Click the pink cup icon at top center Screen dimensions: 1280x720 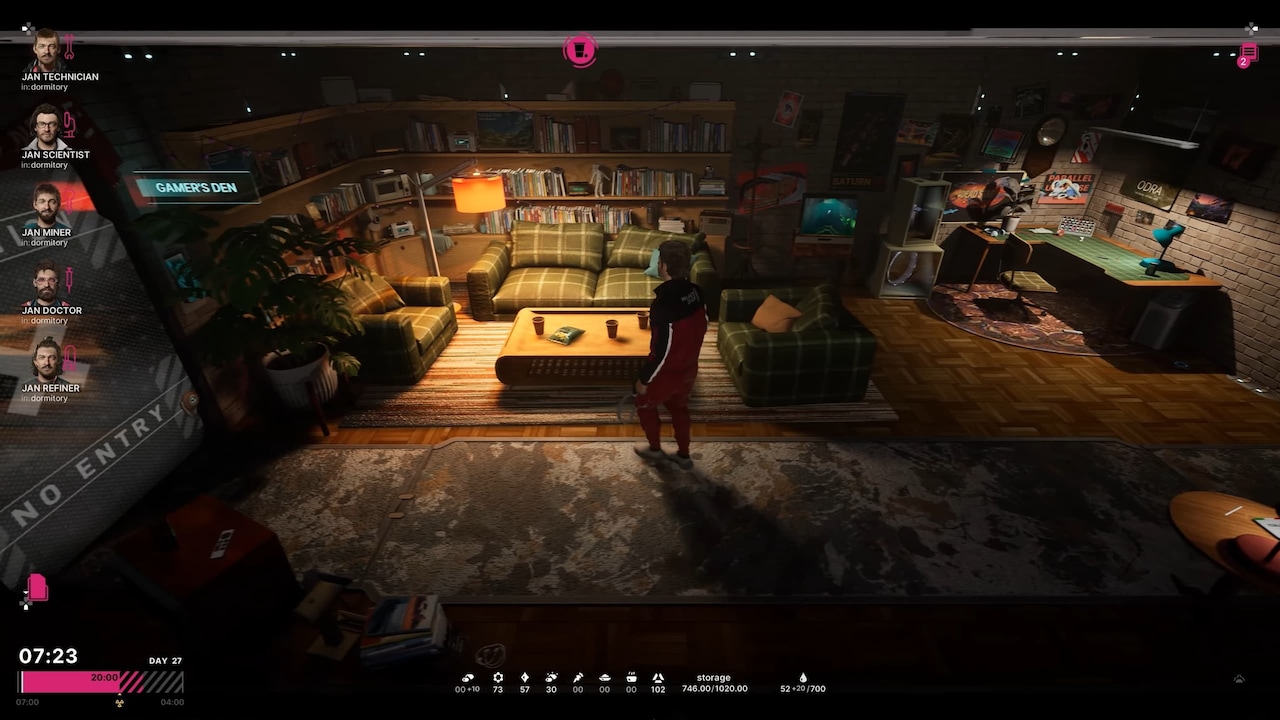(x=580, y=50)
